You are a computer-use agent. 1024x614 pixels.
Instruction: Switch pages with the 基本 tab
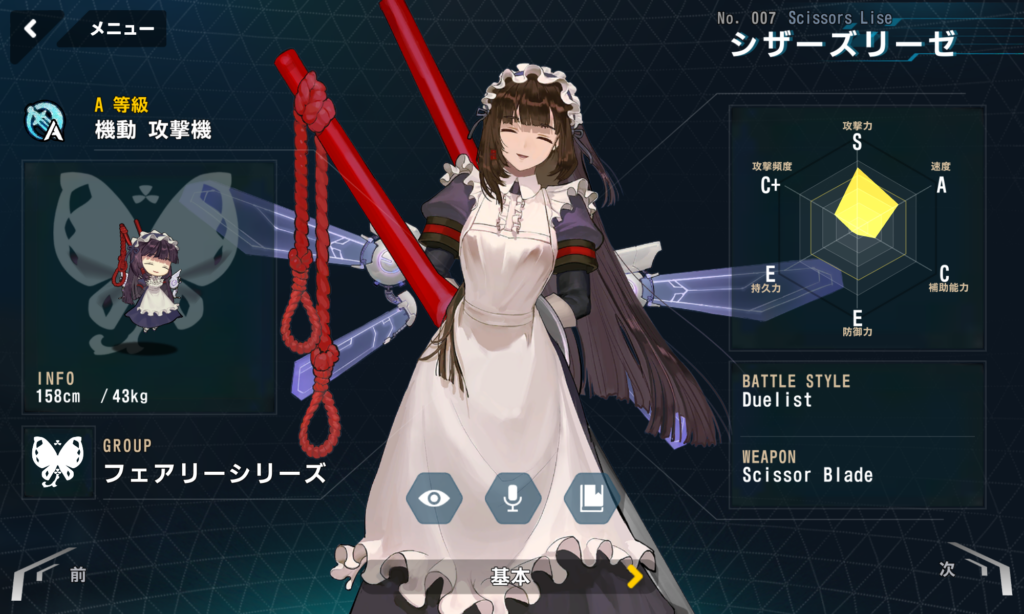pyautogui.click(x=512, y=577)
